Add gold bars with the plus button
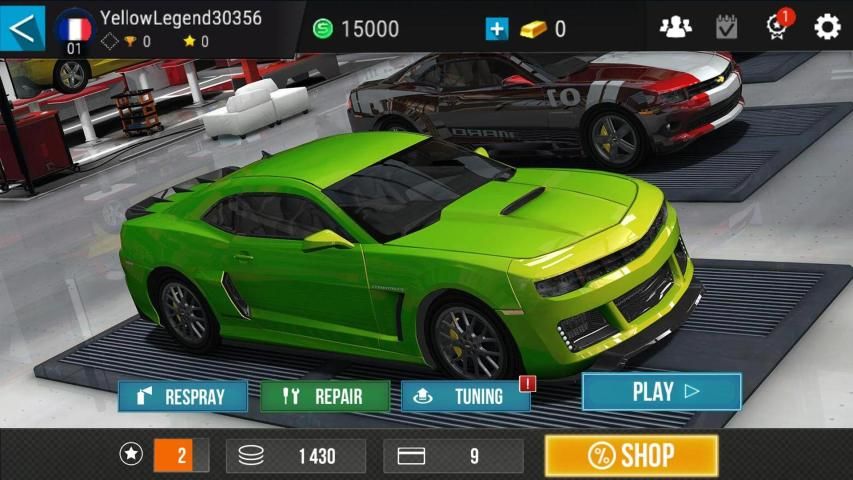Viewport: 853px width, 480px height. point(497,29)
